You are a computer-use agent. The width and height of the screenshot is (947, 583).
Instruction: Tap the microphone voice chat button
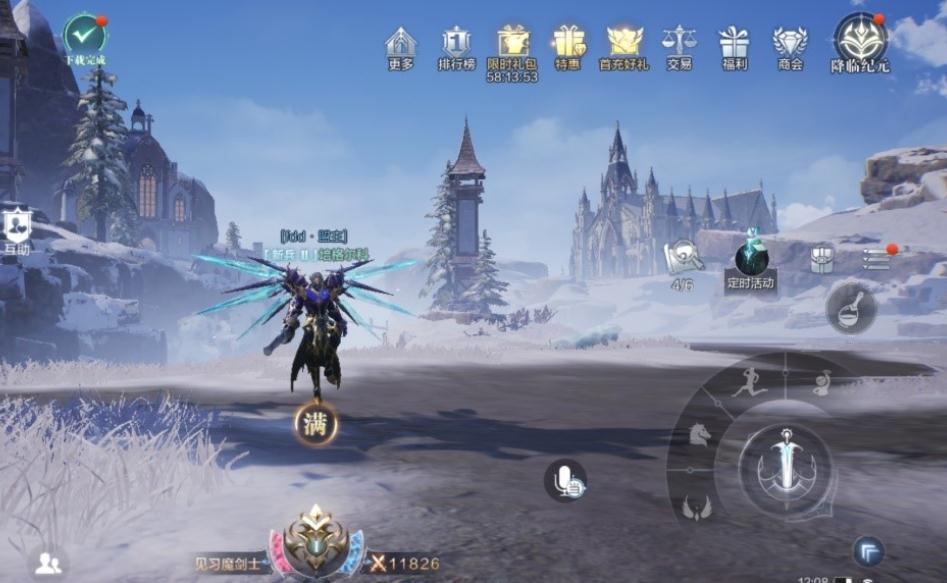pos(566,480)
